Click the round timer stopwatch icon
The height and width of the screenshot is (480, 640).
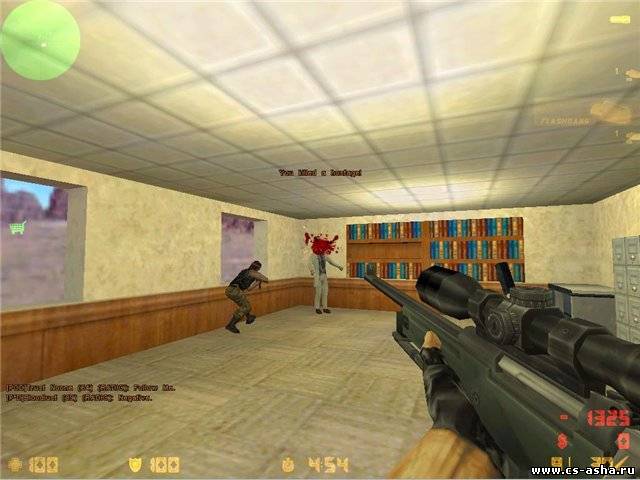(289, 464)
